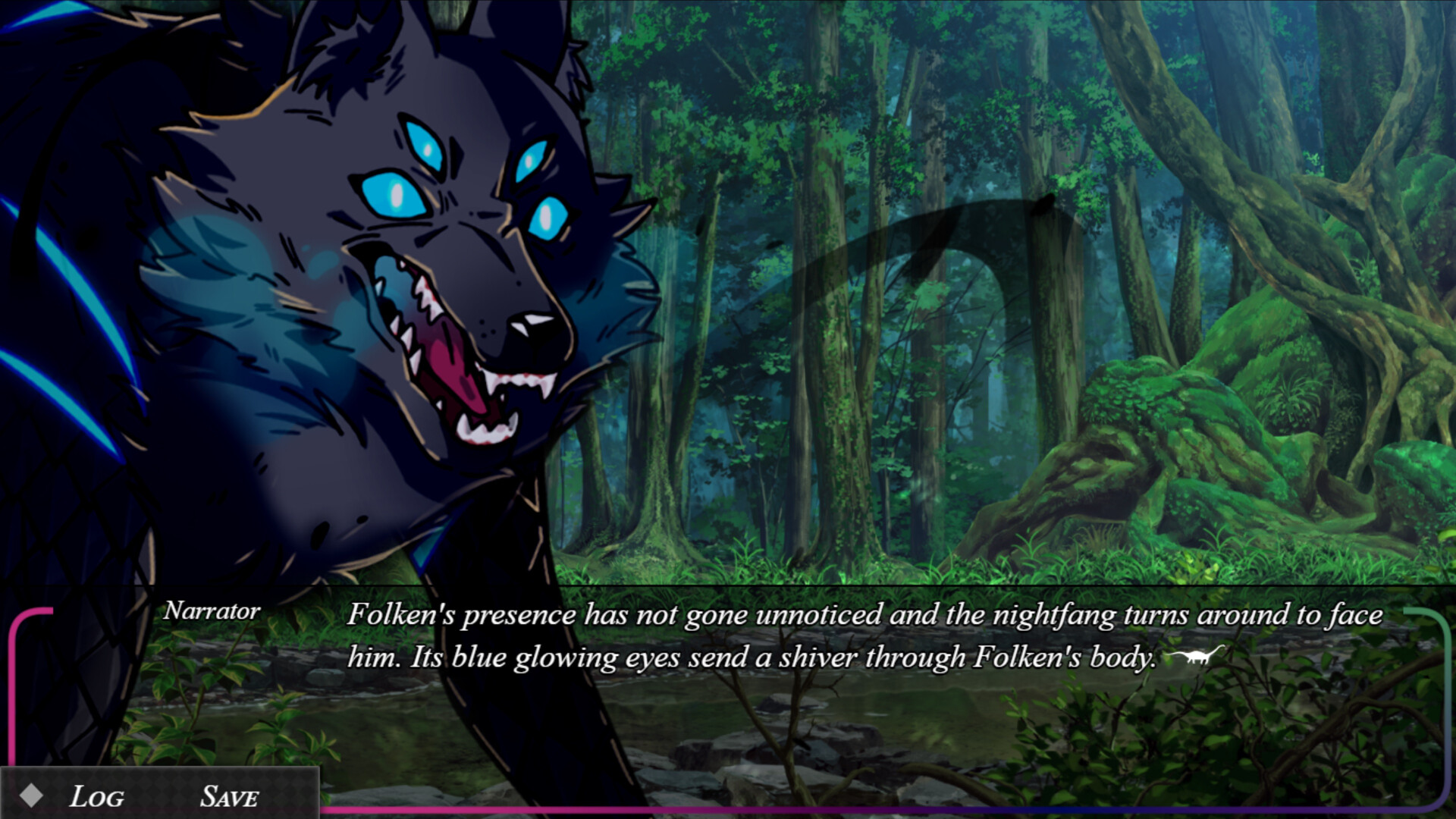The width and height of the screenshot is (1456, 819).
Task: Click the word Log on the quick bar
Action: [x=97, y=795]
